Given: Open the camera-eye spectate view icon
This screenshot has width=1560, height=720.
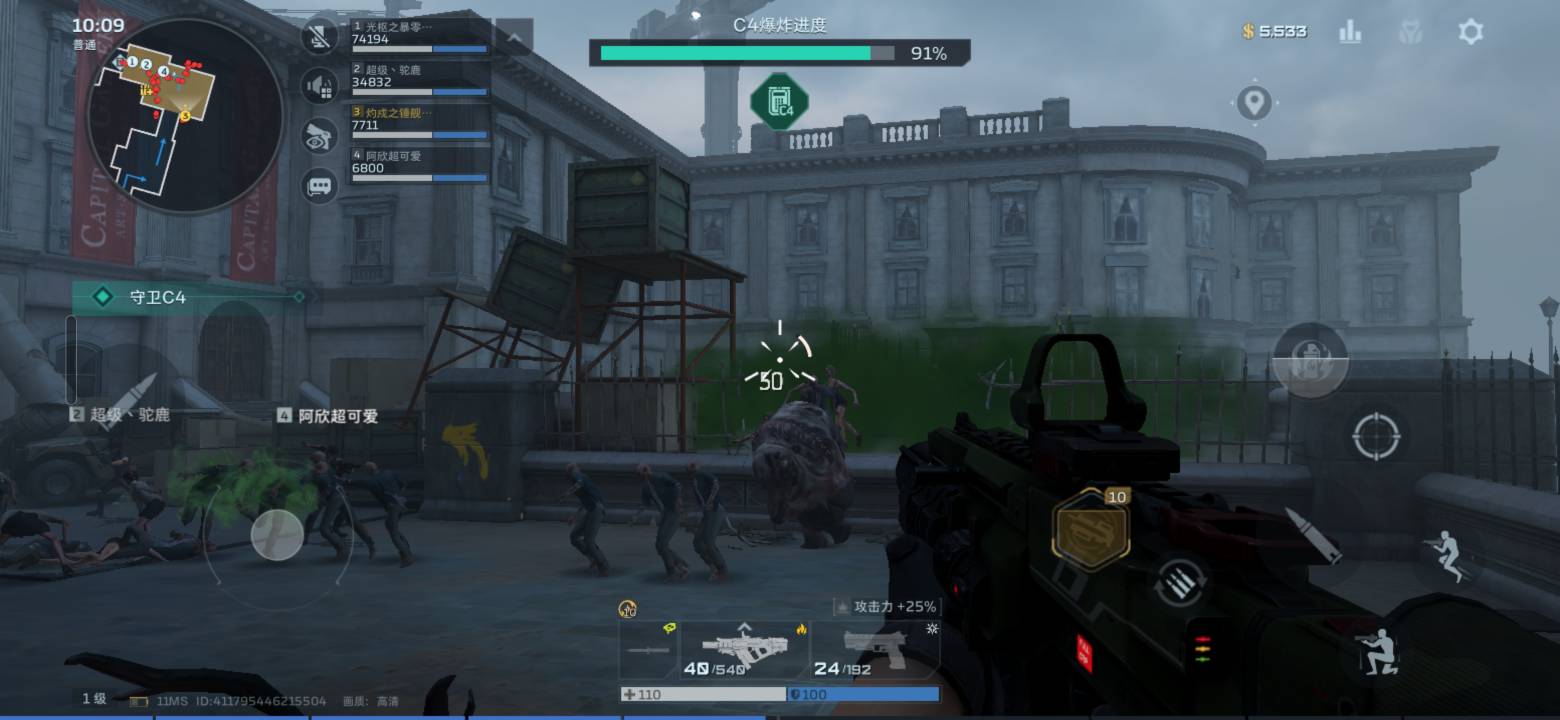Looking at the screenshot, I should click(319, 136).
